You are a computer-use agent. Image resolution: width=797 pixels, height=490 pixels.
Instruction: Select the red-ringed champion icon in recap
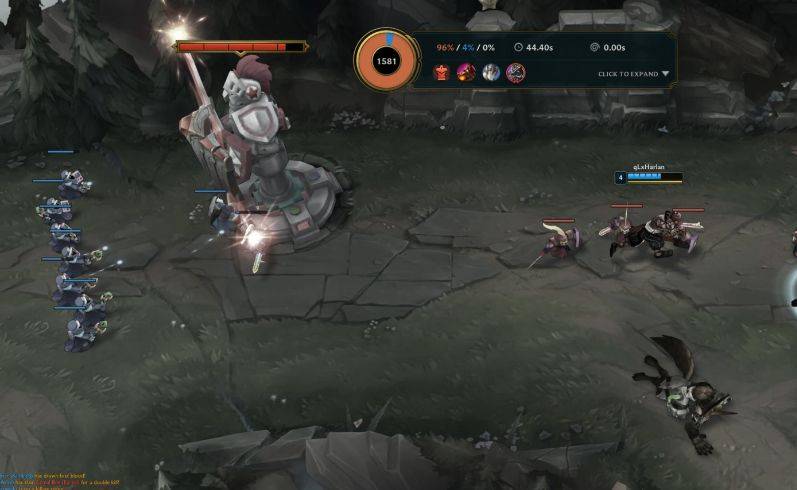coord(515,72)
